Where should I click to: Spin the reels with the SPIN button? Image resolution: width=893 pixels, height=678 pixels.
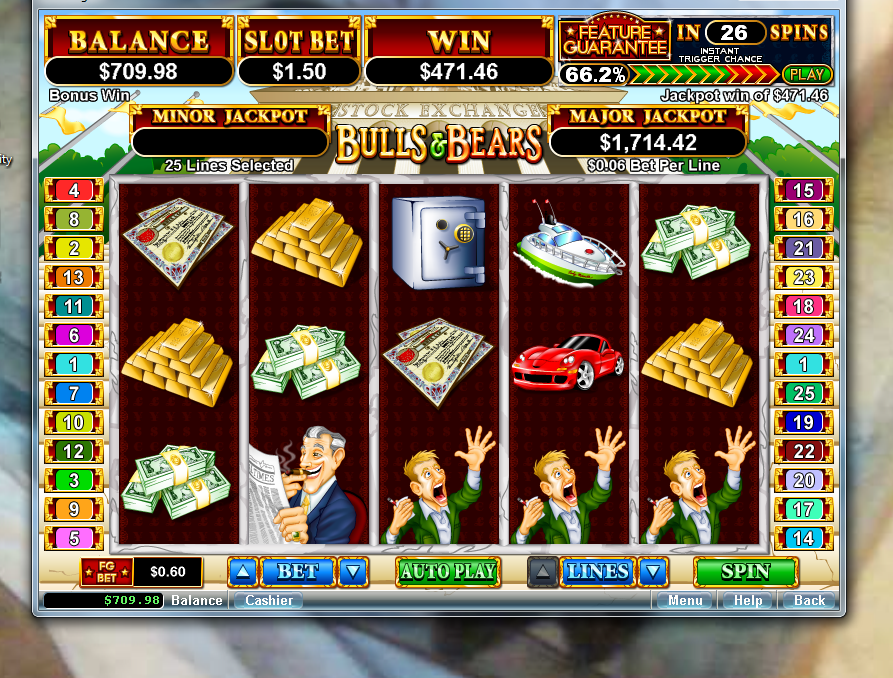745,572
